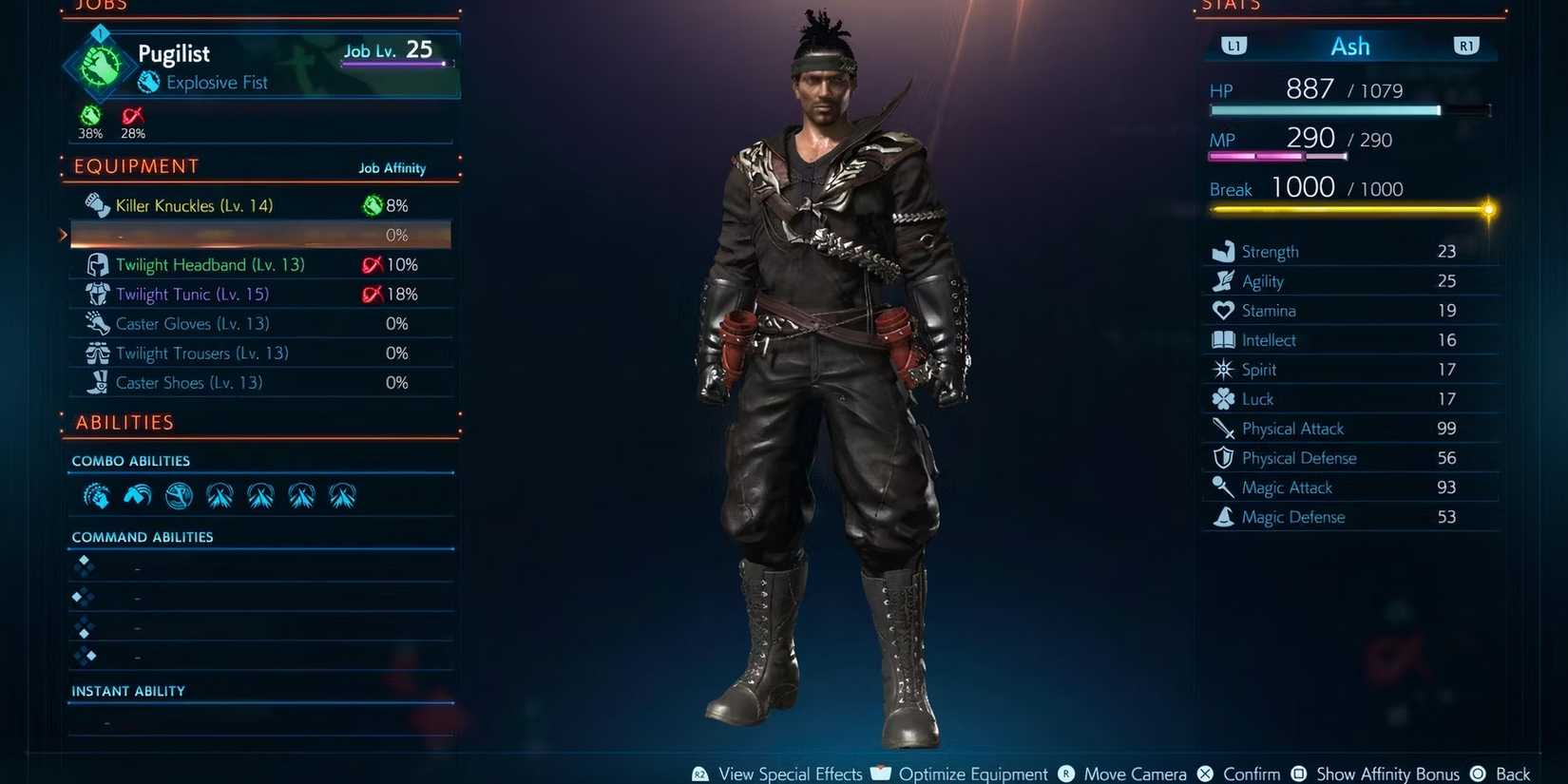
Task: Select the Abilities section header
Action: 124,422
